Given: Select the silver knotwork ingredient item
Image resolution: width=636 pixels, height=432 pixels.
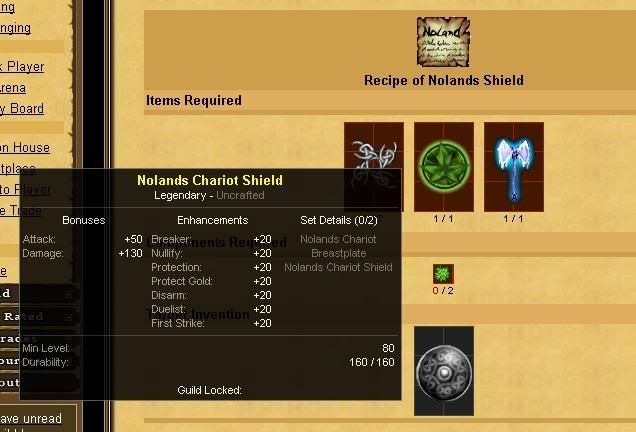Looking at the screenshot, I should (x=374, y=150).
